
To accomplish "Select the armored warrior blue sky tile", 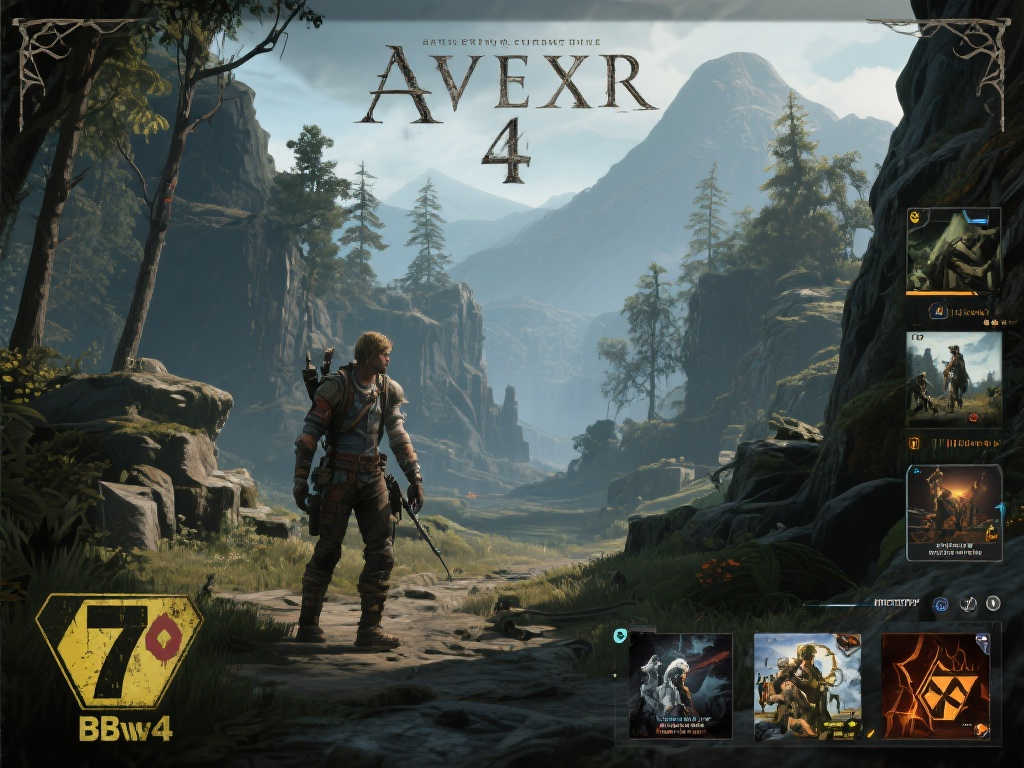I will (807, 686).
